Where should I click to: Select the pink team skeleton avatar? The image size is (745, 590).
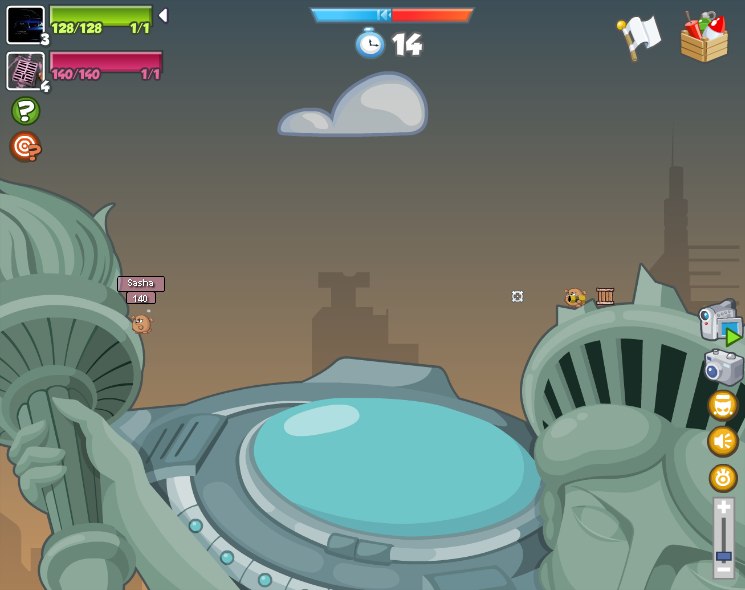[x=25, y=71]
